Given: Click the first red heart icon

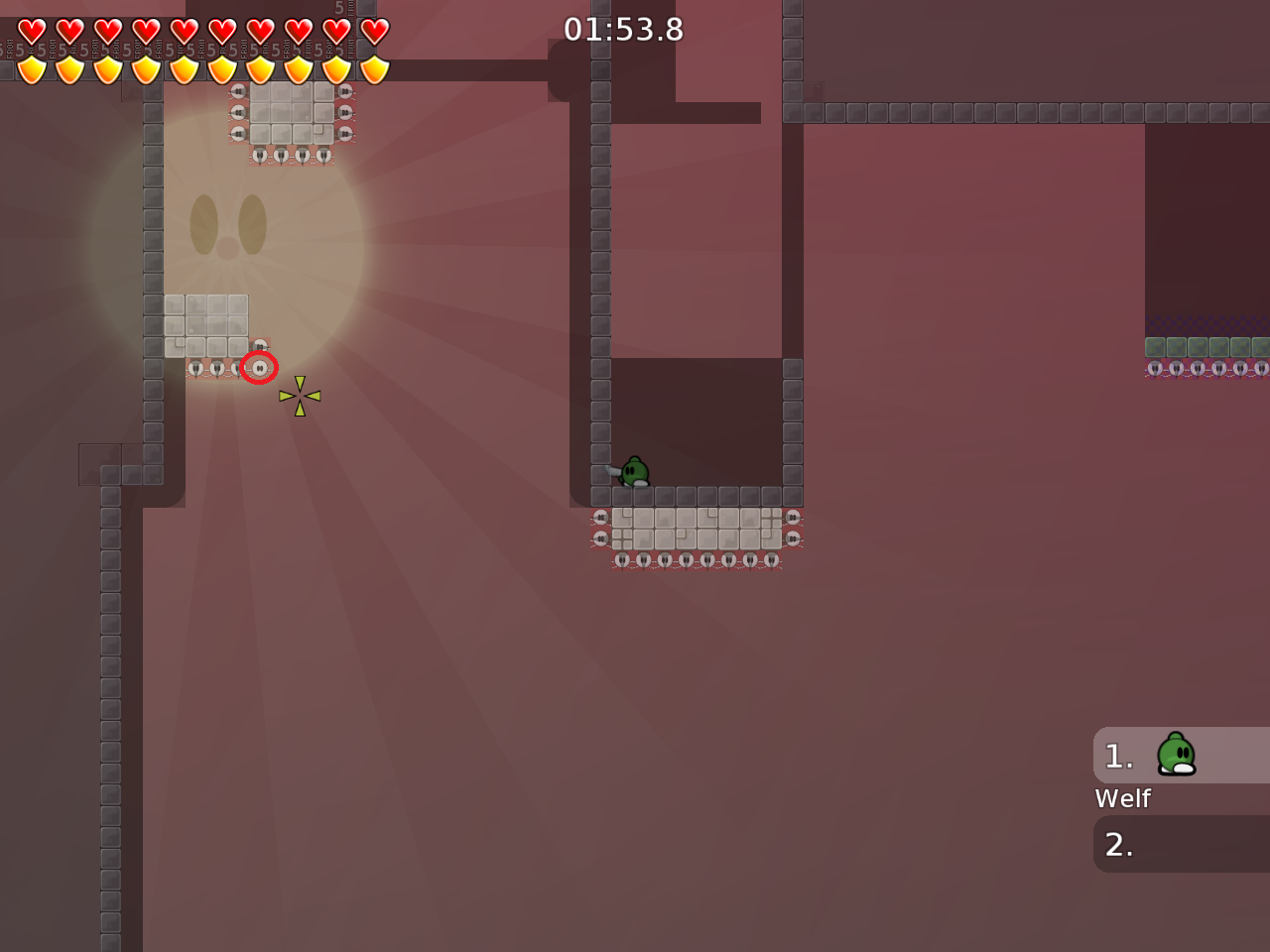Looking at the screenshot, I should [x=32, y=31].
